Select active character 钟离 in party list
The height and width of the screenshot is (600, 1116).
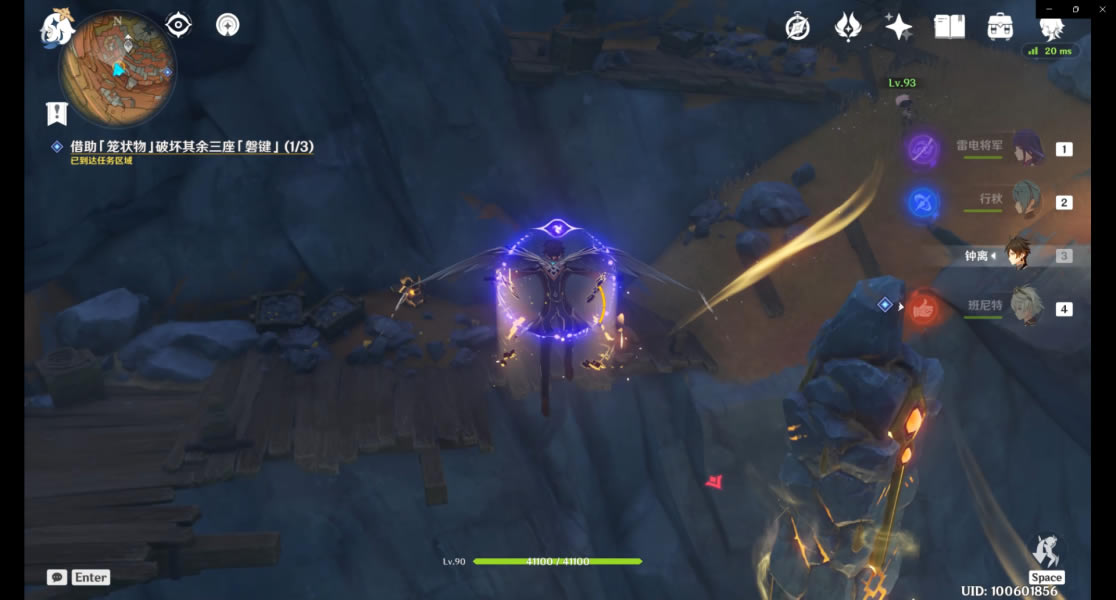[x=1017, y=256]
